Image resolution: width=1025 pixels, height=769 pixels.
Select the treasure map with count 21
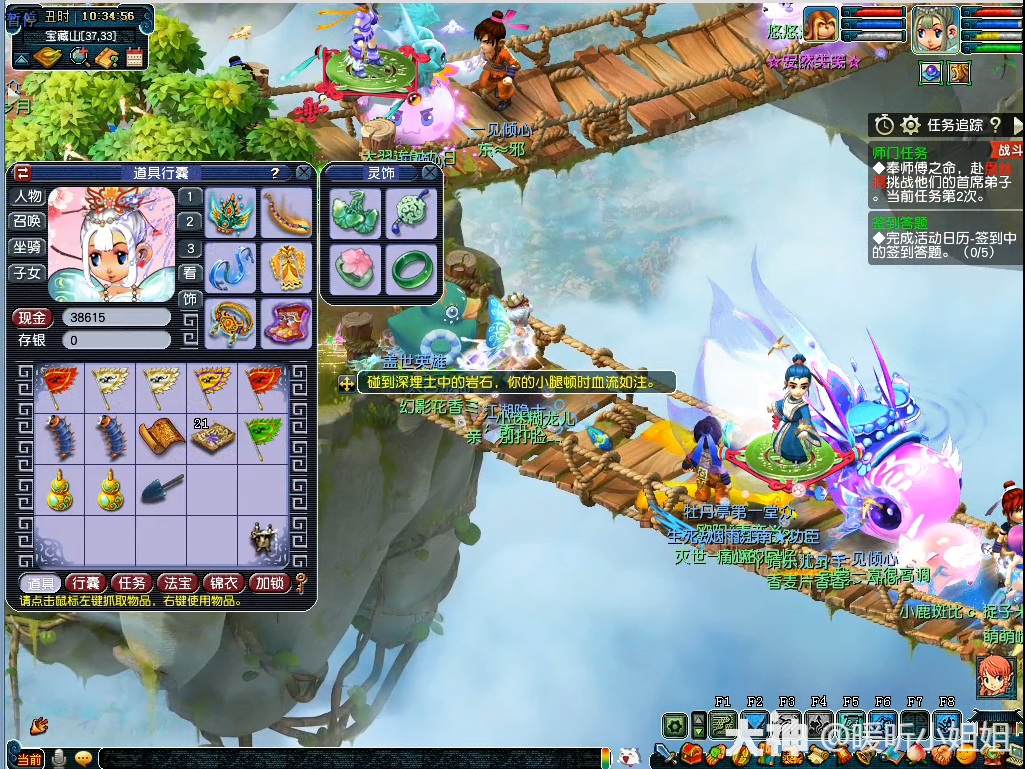coord(212,437)
